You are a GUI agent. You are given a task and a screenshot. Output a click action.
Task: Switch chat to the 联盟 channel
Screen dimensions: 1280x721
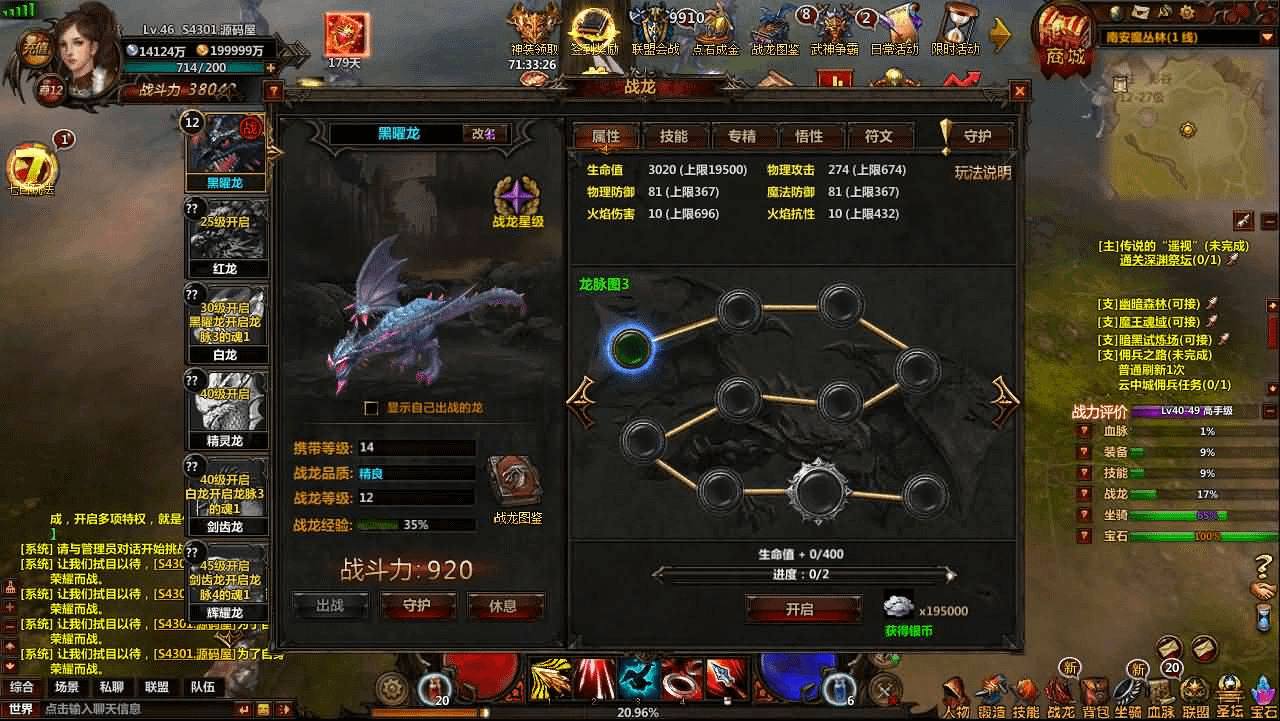coord(156,687)
